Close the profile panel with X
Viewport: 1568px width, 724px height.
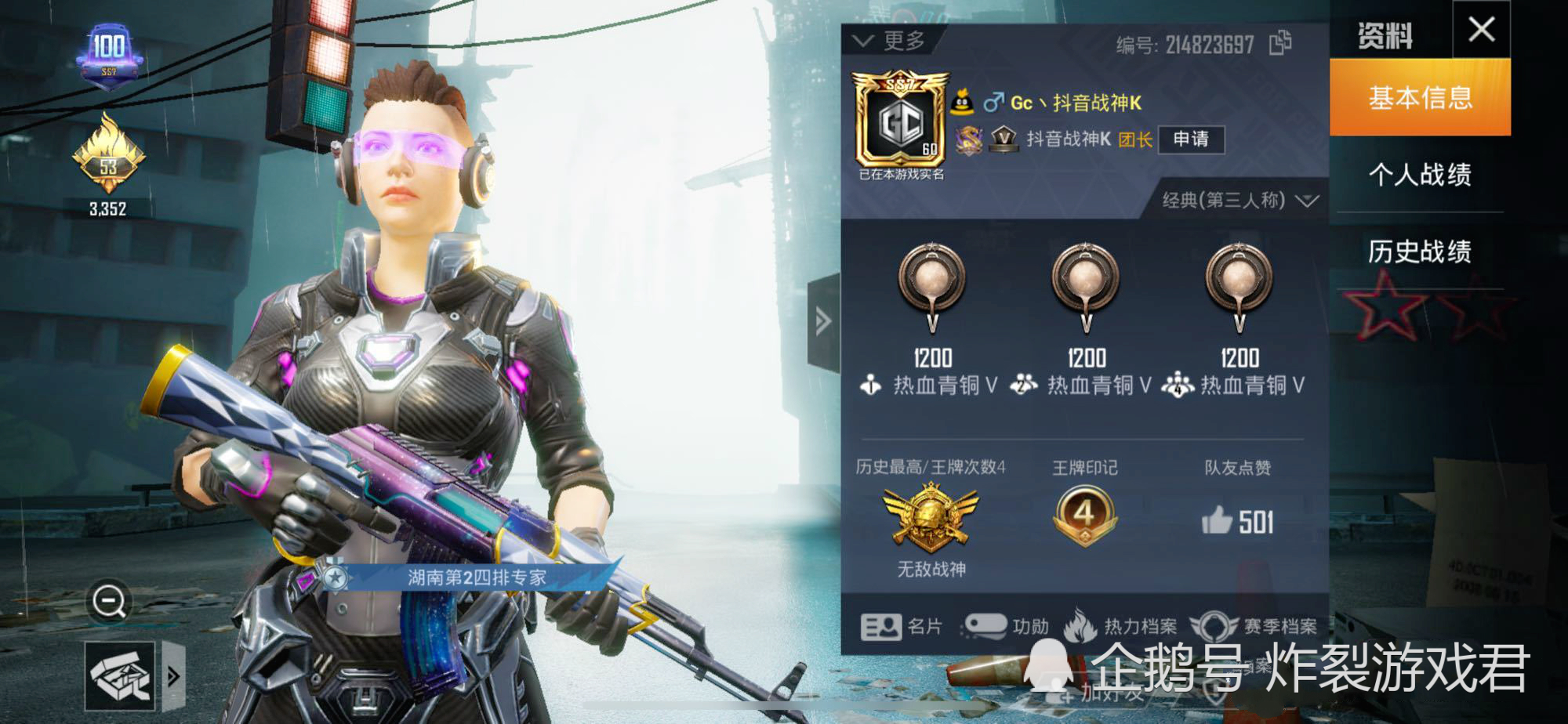click(1481, 30)
